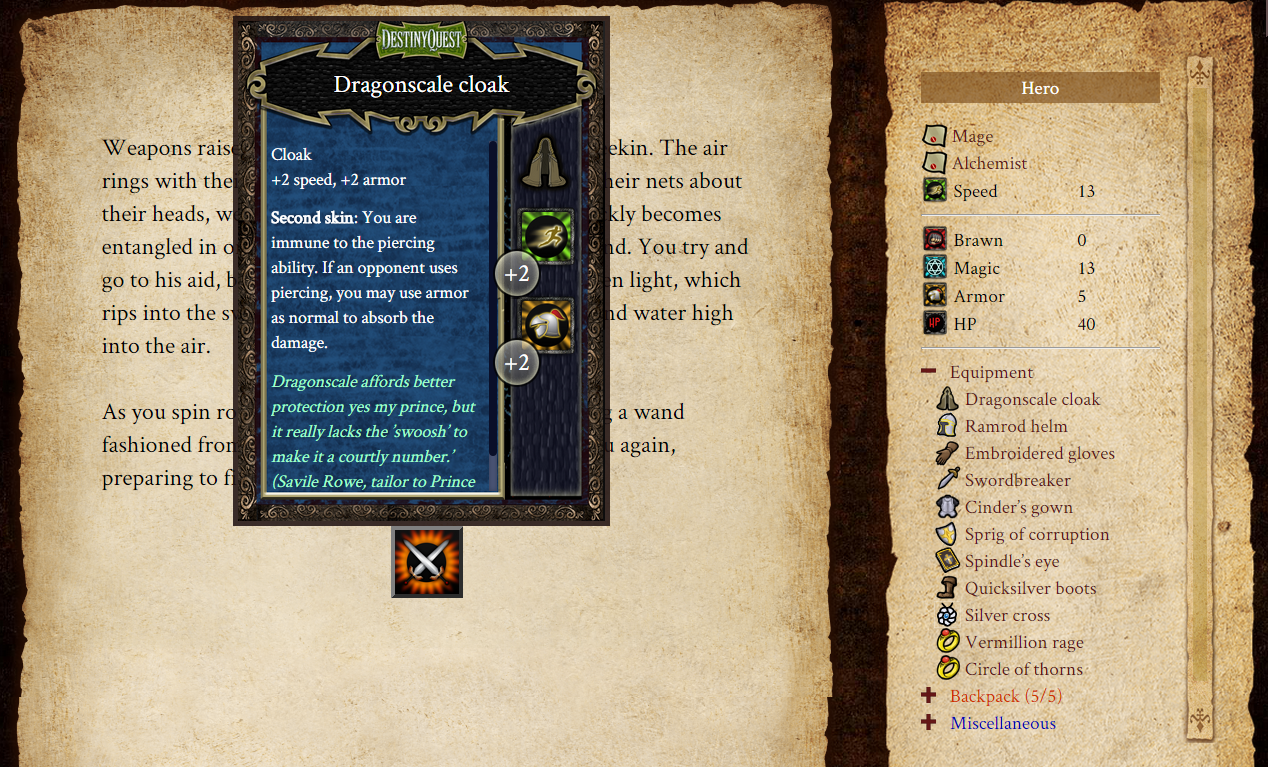Click the Hero panel header
Image resolution: width=1268 pixels, height=768 pixels.
point(1040,88)
